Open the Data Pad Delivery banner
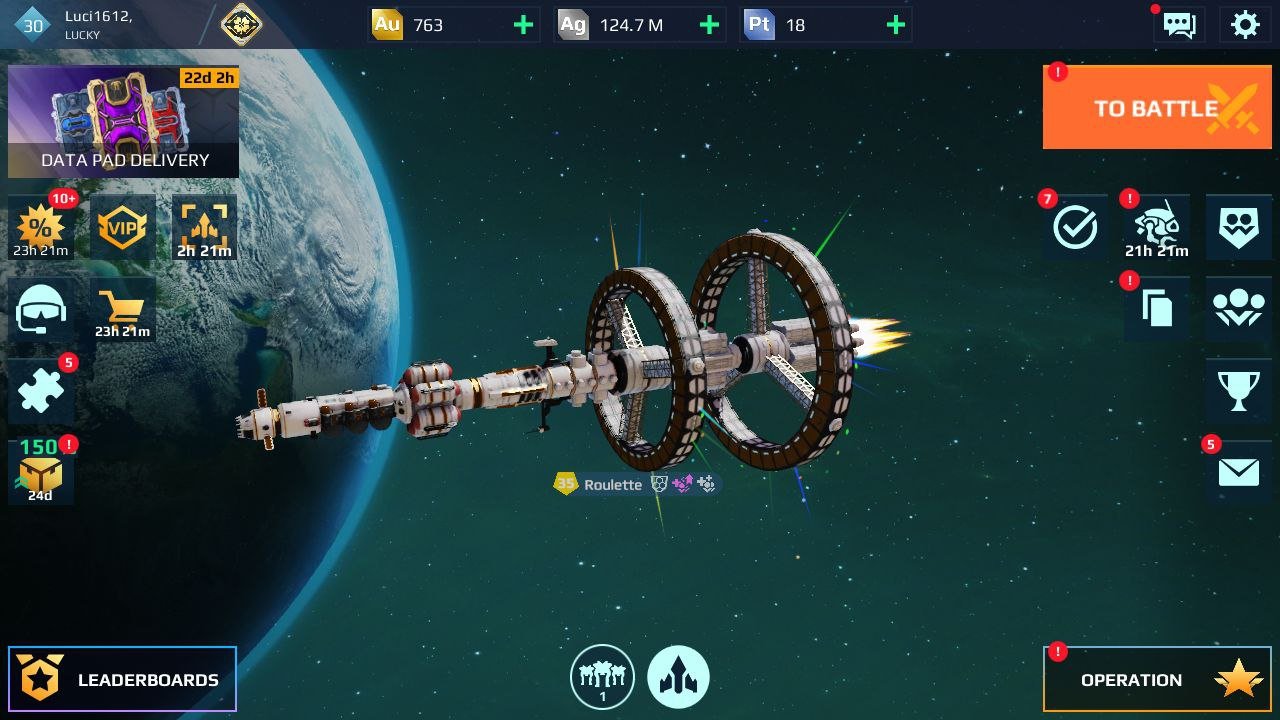Viewport: 1280px width, 720px height. point(123,122)
